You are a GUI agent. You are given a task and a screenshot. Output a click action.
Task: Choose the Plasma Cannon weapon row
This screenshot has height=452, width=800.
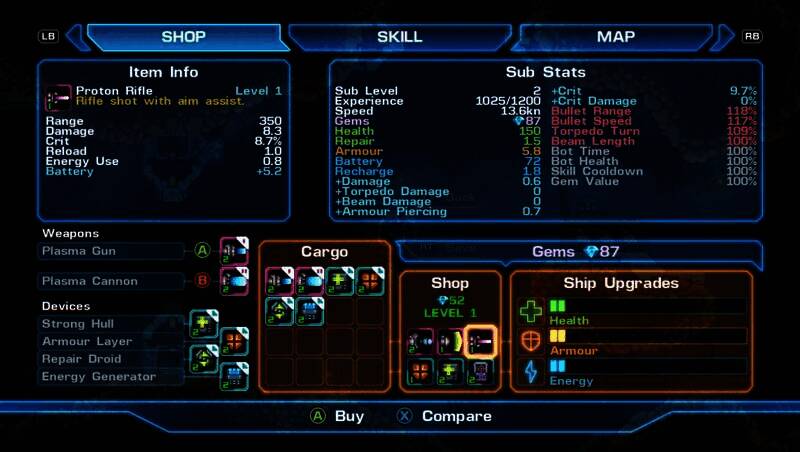(x=112, y=281)
